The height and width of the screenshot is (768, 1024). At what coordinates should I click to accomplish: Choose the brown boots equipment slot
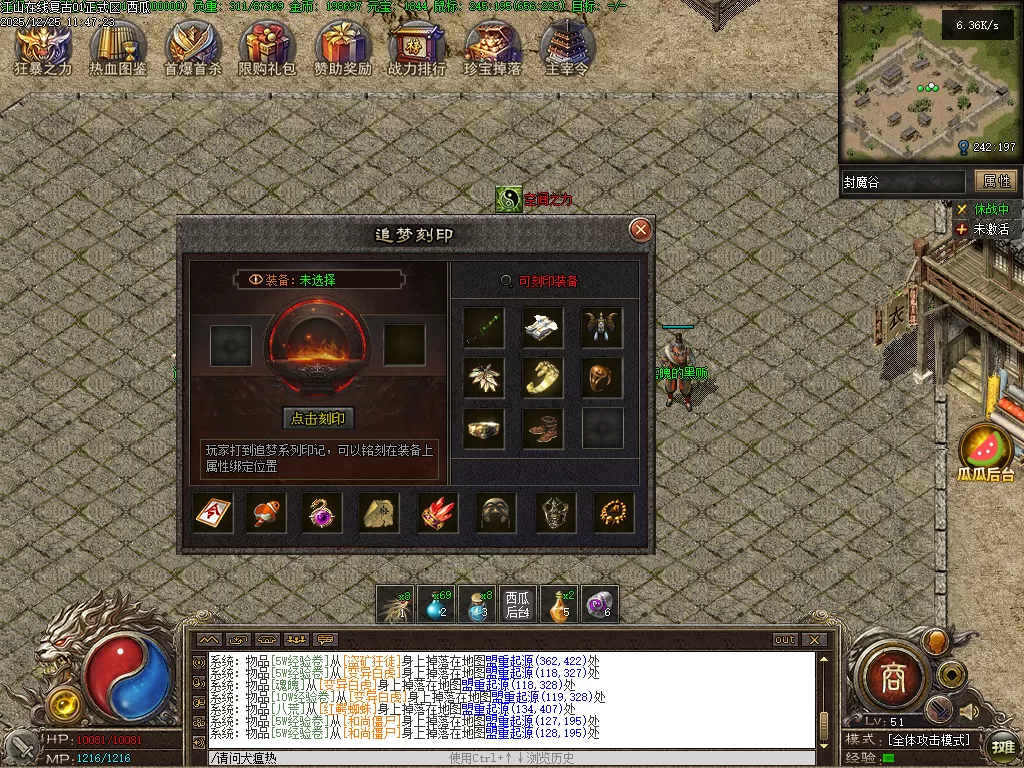(543, 428)
